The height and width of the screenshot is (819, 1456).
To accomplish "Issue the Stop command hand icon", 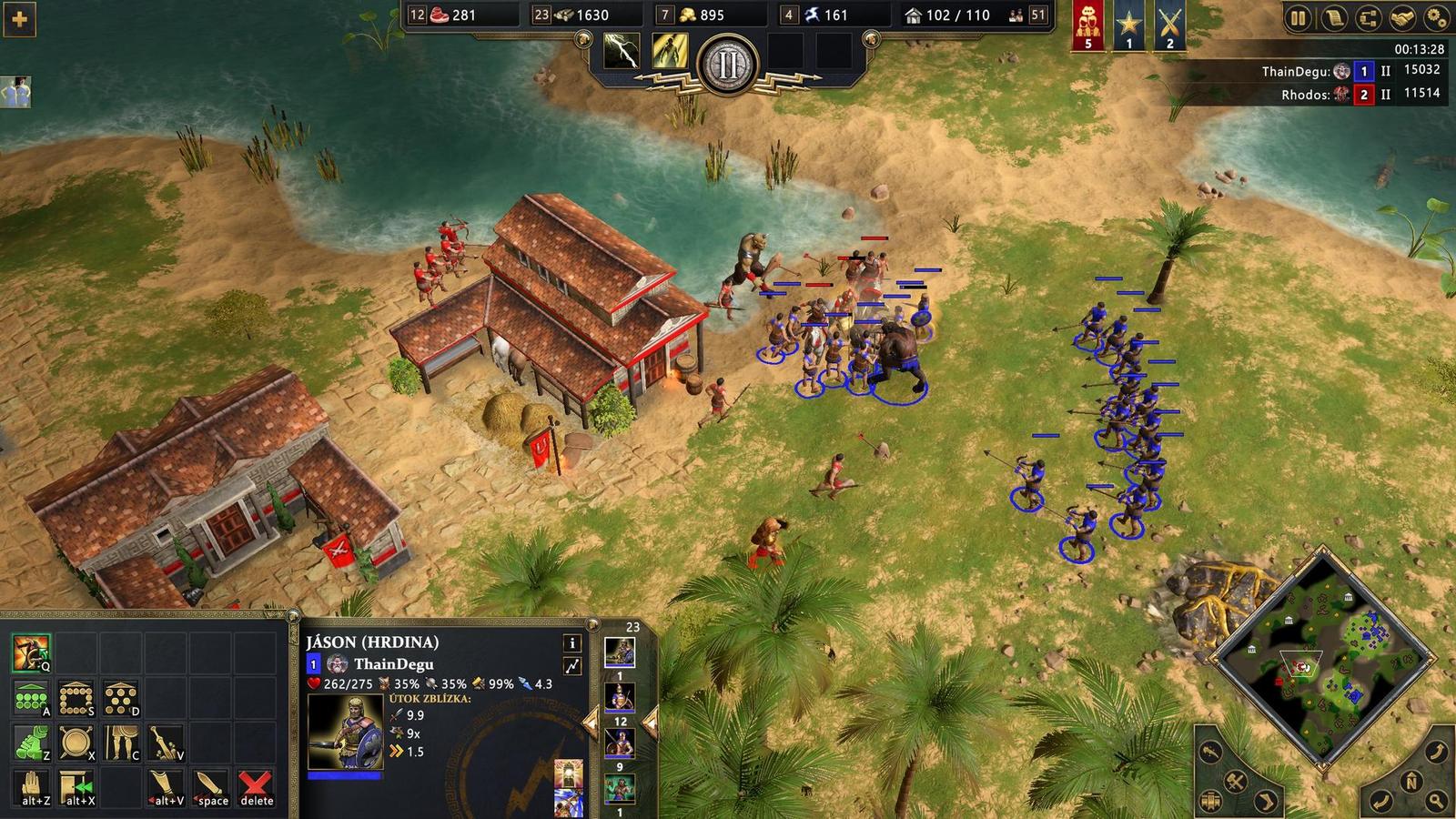I will (31, 787).
